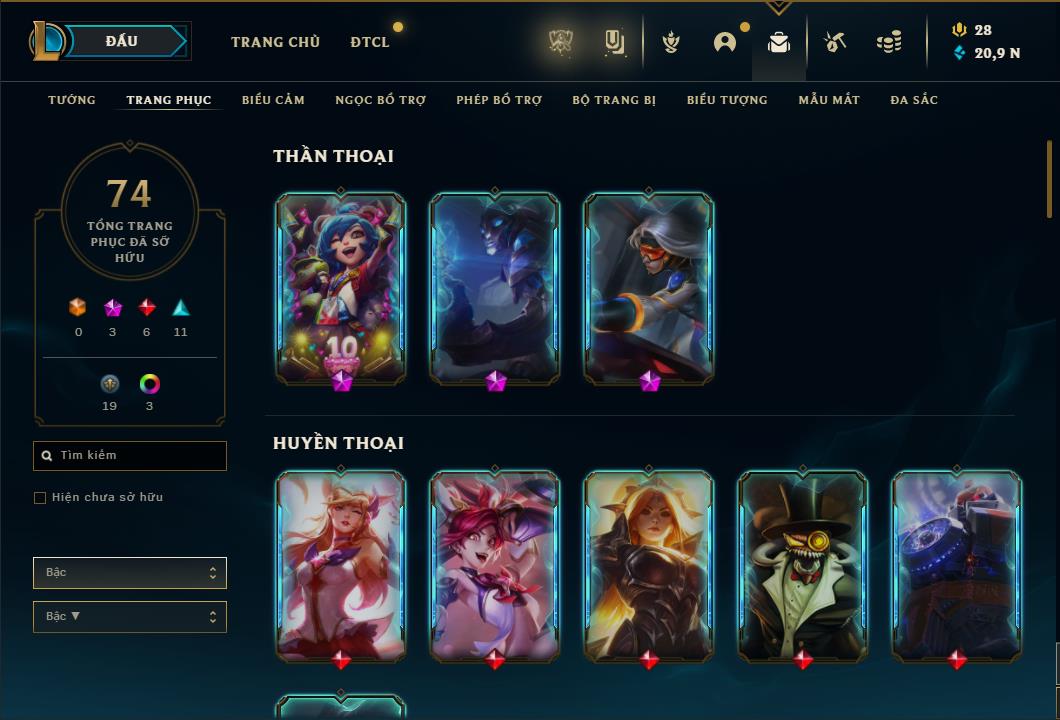The height and width of the screenshot is (720, 1060).
Task: Choose the top-hat monster legendary skin
Action: (803, 565)
